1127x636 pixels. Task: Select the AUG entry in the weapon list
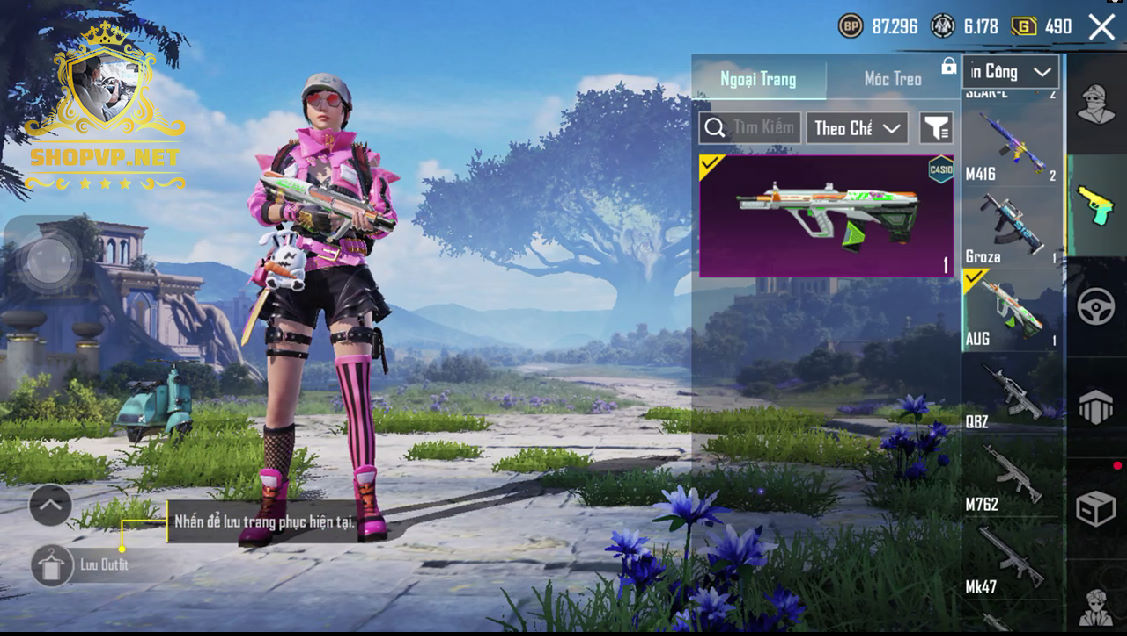(x=1011, y=309)
